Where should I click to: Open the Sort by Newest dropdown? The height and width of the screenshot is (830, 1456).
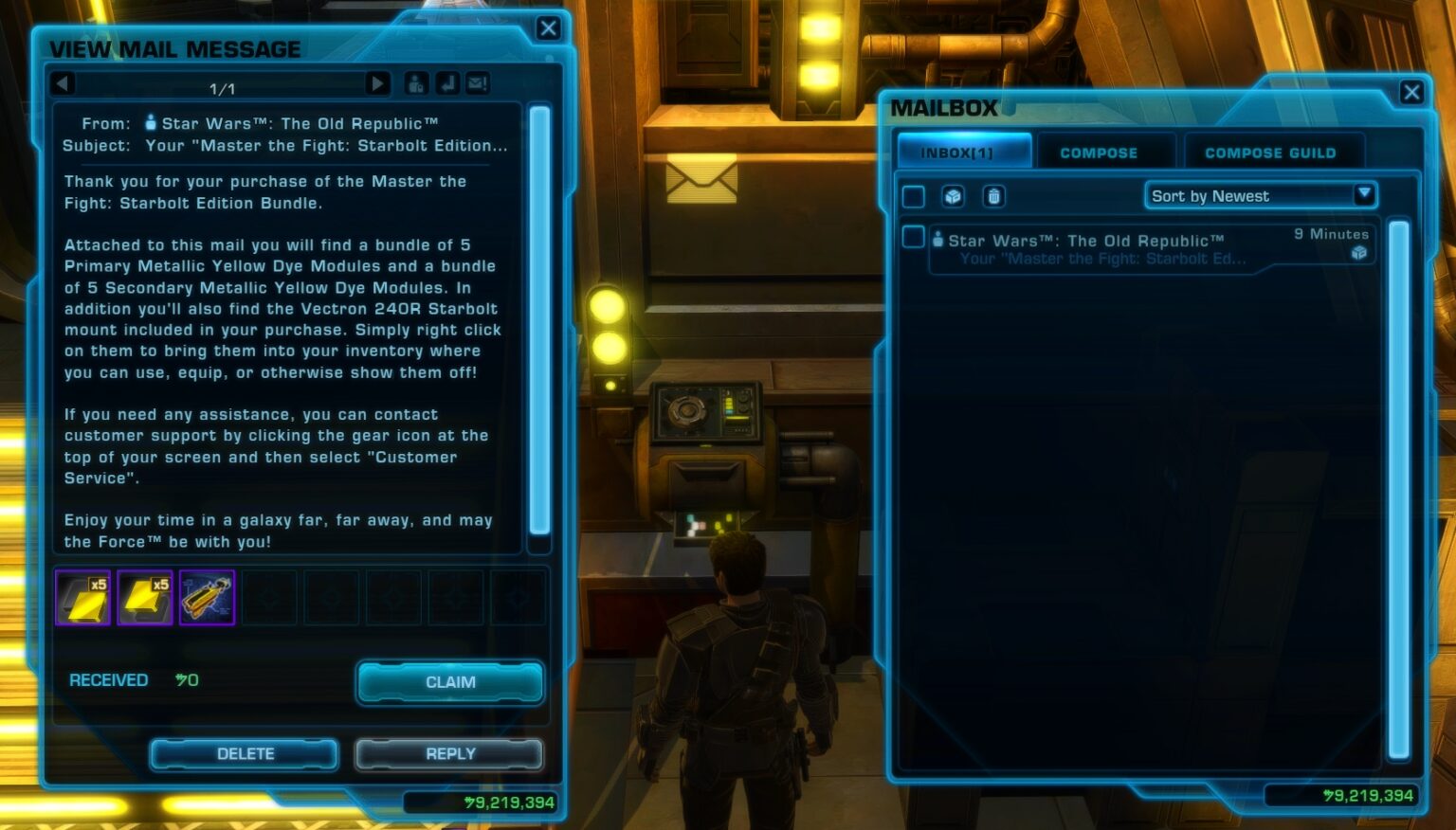click(x=1260, y=195)
